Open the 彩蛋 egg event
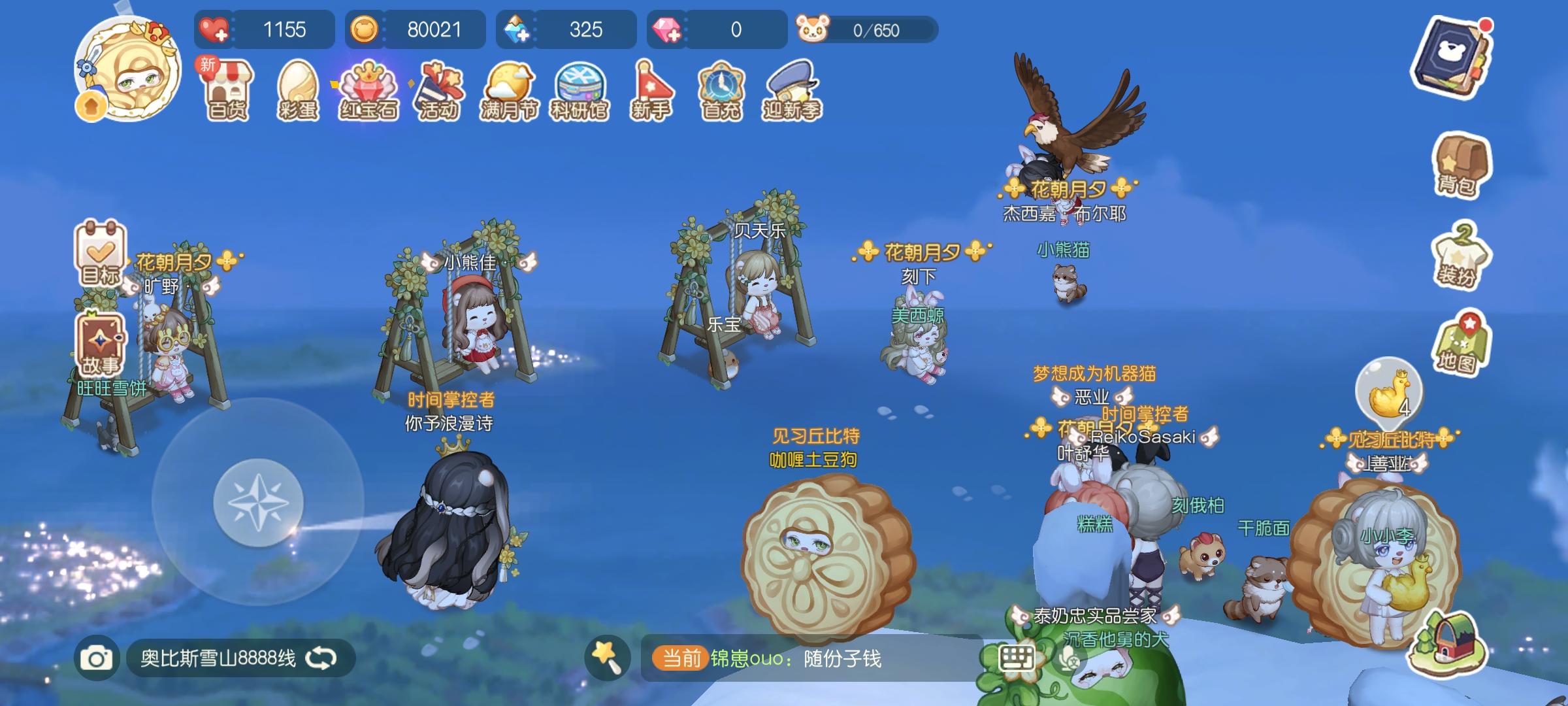Screen dimensions: 1568x706 299,92
